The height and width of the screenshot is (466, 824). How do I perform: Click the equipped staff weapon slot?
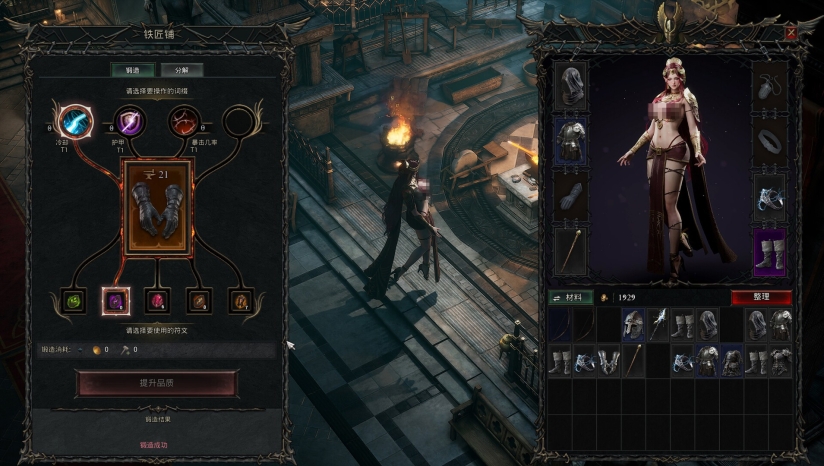[571, 249]
